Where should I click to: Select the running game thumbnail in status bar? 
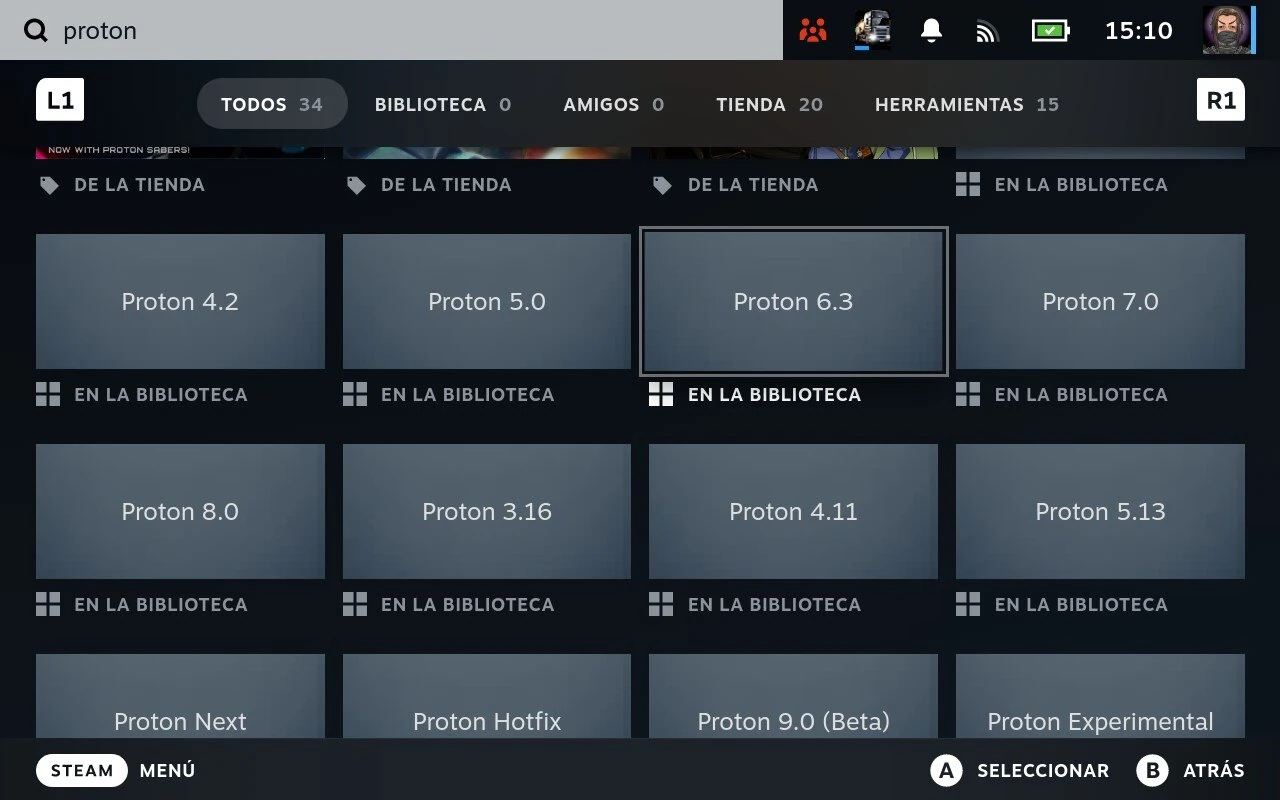[871, 31]
